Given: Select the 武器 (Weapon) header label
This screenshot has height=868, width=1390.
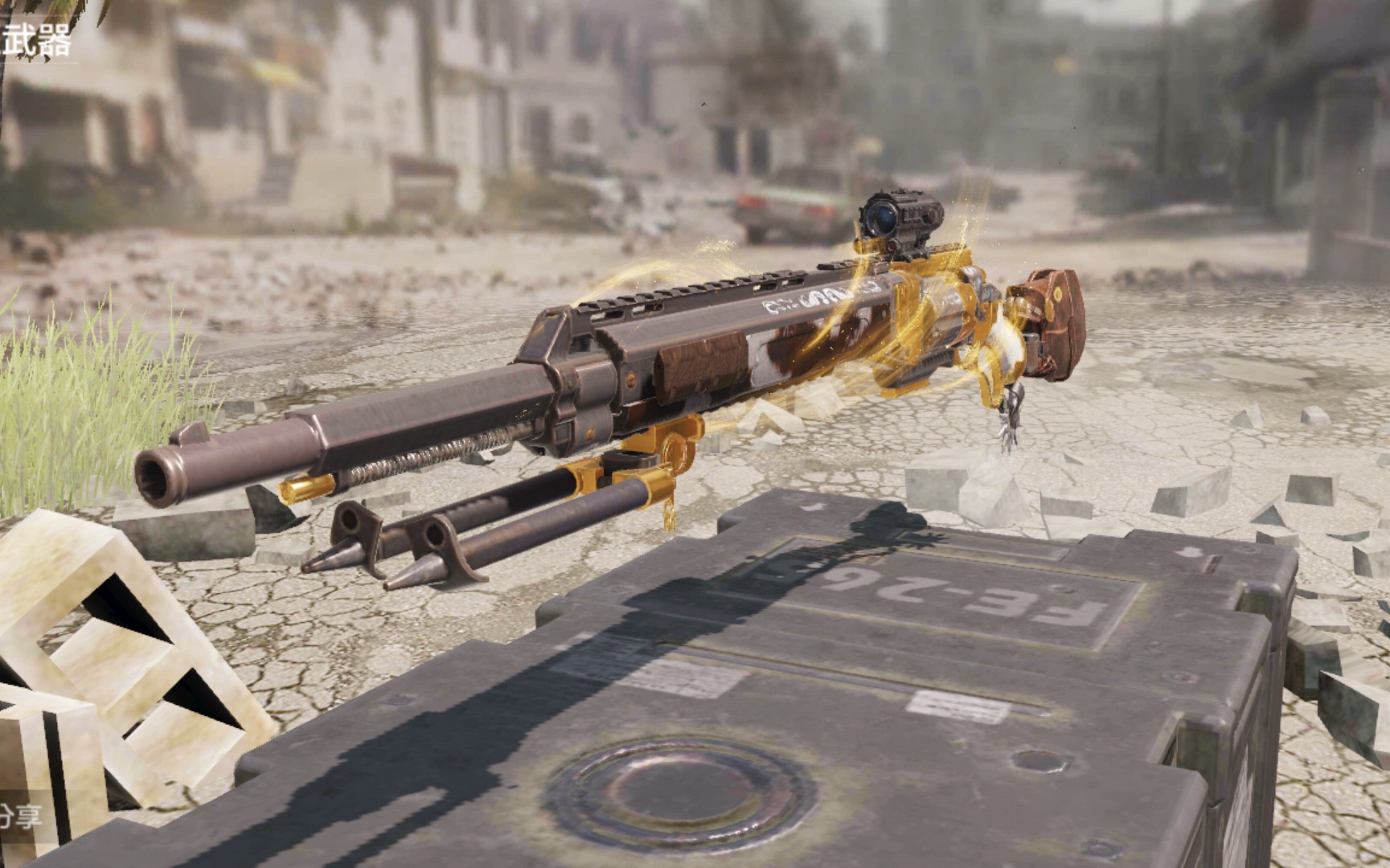Looking at the screenshot, I should click(35, 40).
